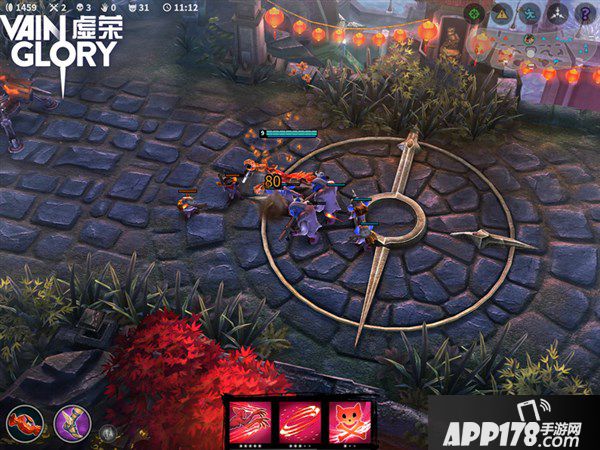The image size is (600, 450).
Task: Open the minimap
Action: coord(530,52)
